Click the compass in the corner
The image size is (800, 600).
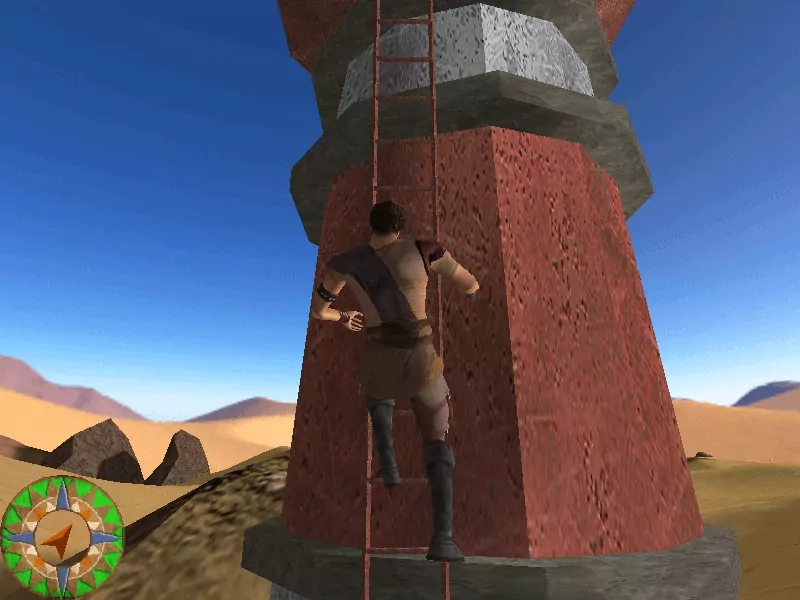coord(62,537)
